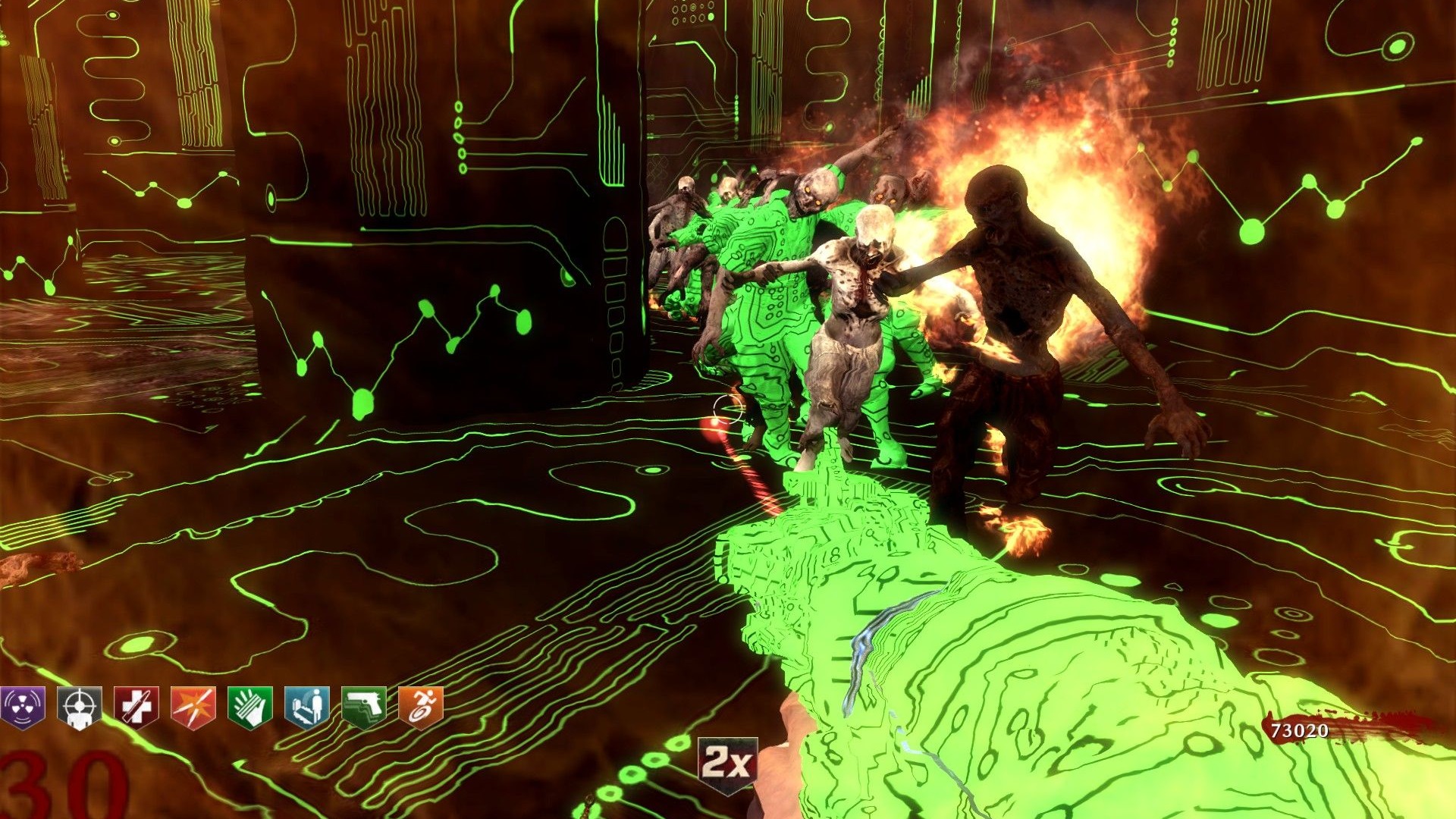Click the green Mule Kick pistol icon
1456x819 pixels.
pyautogui.click(x=364, y=707)
